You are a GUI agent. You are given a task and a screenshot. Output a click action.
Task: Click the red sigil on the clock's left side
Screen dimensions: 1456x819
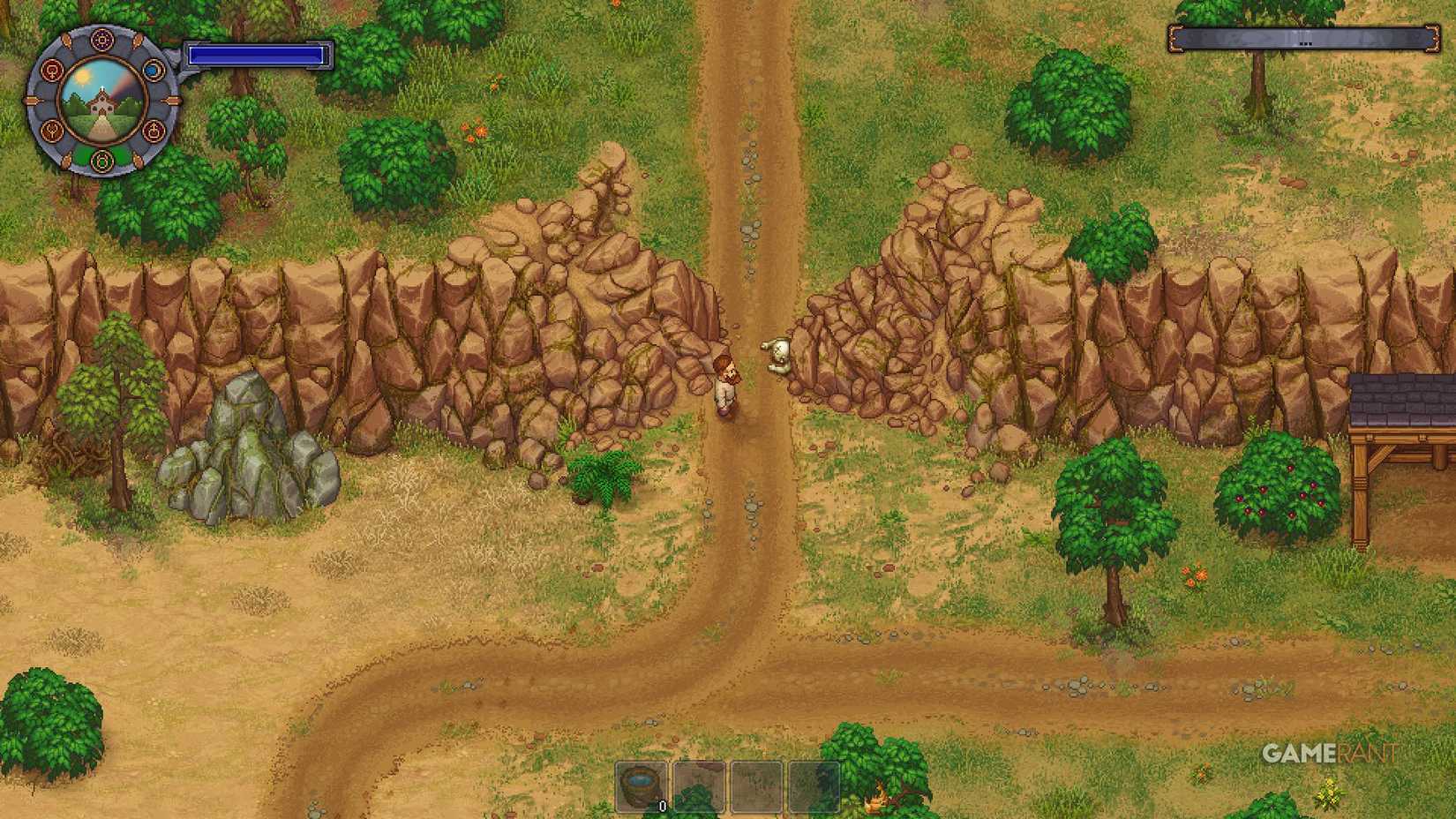pyautogui.click(x=51, y=70)
